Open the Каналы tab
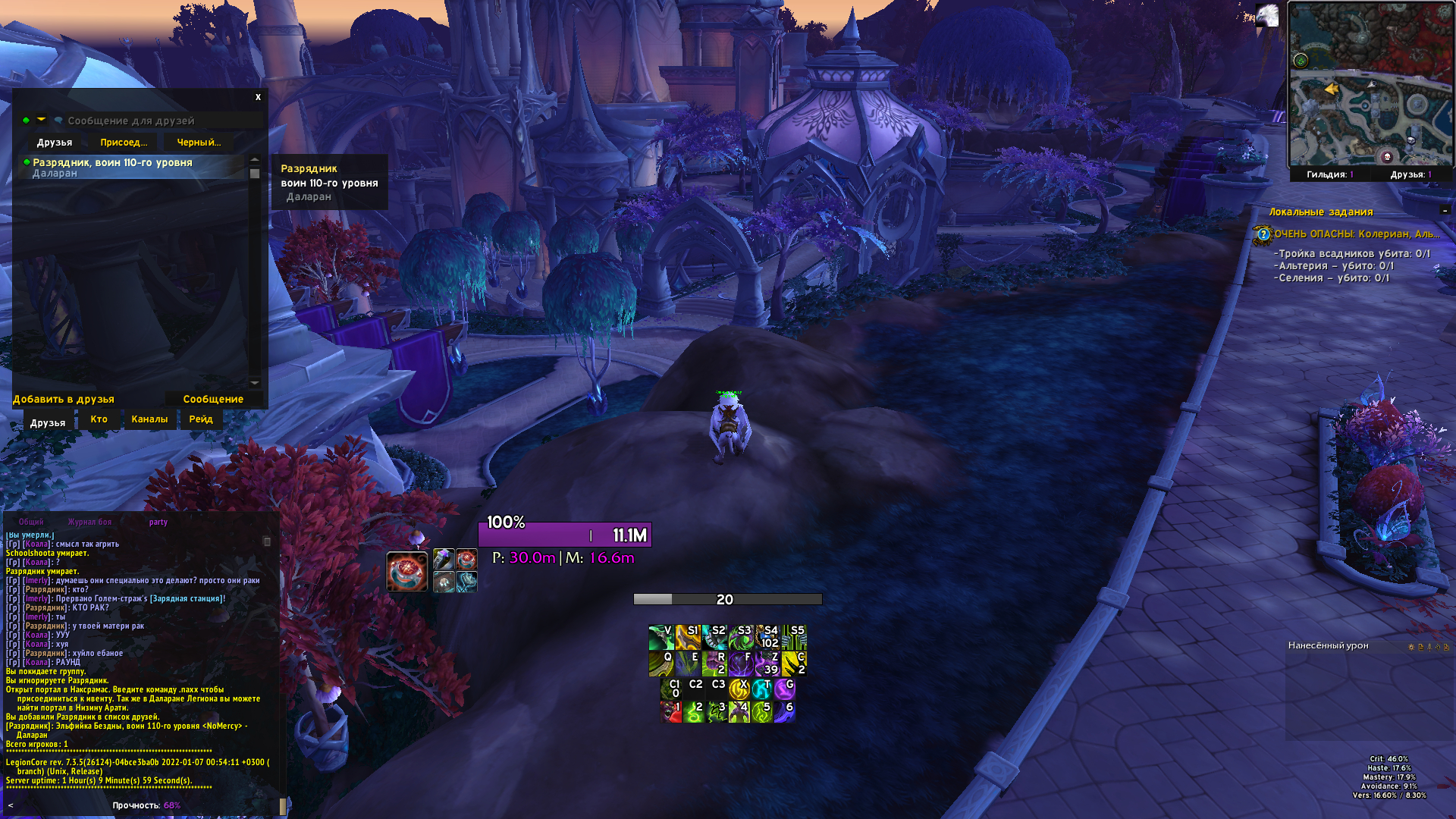 (149, 419)
